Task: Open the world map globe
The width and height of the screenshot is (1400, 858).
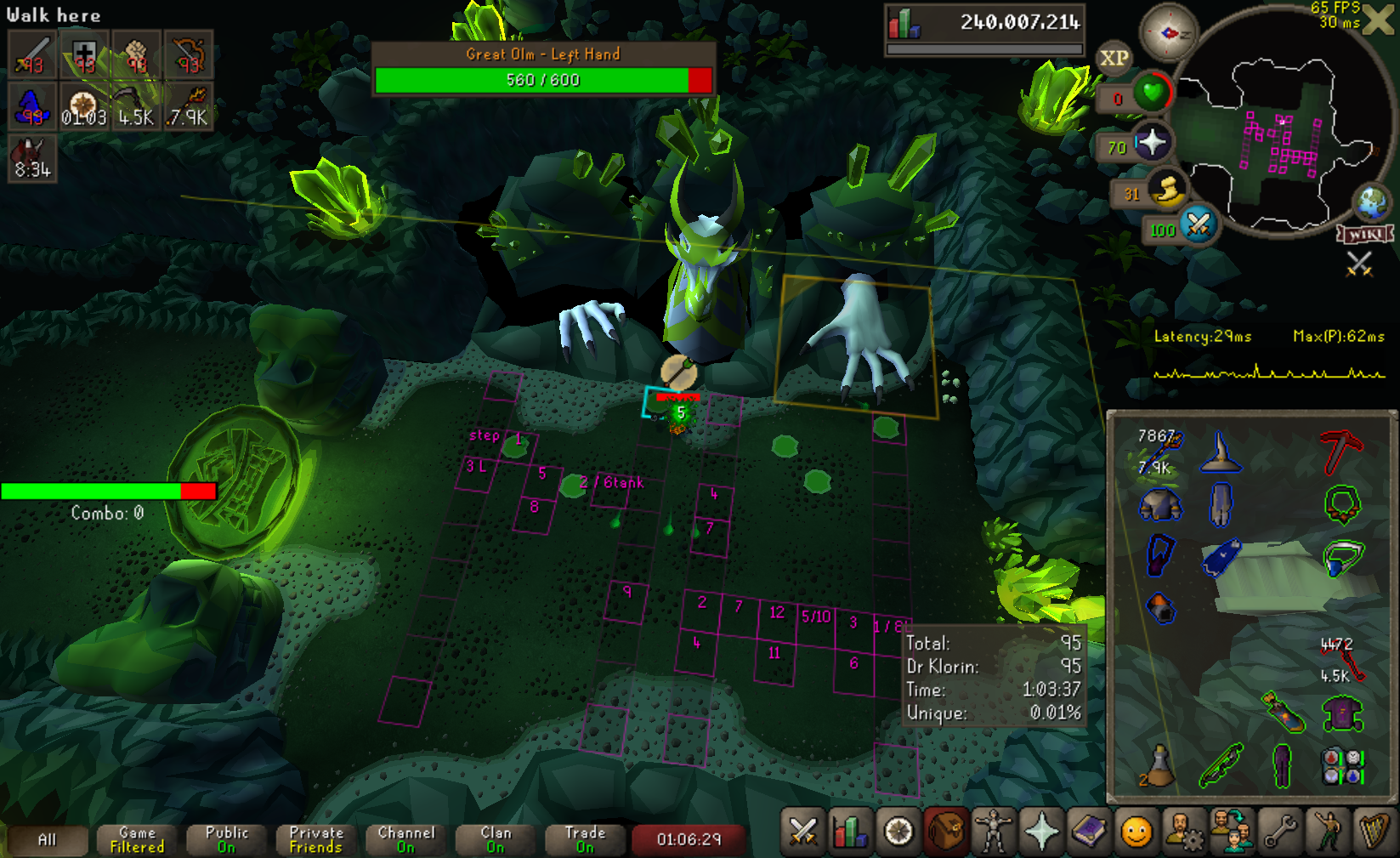Action: coord(1371,202)
